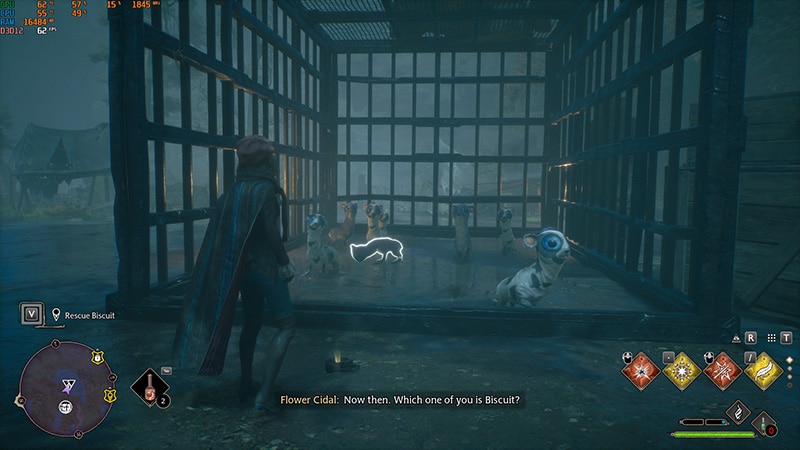This screenshot has width=800, height=450.
Task: Cast the red crossed-star spell in the third slot
Action: (722, 371)
